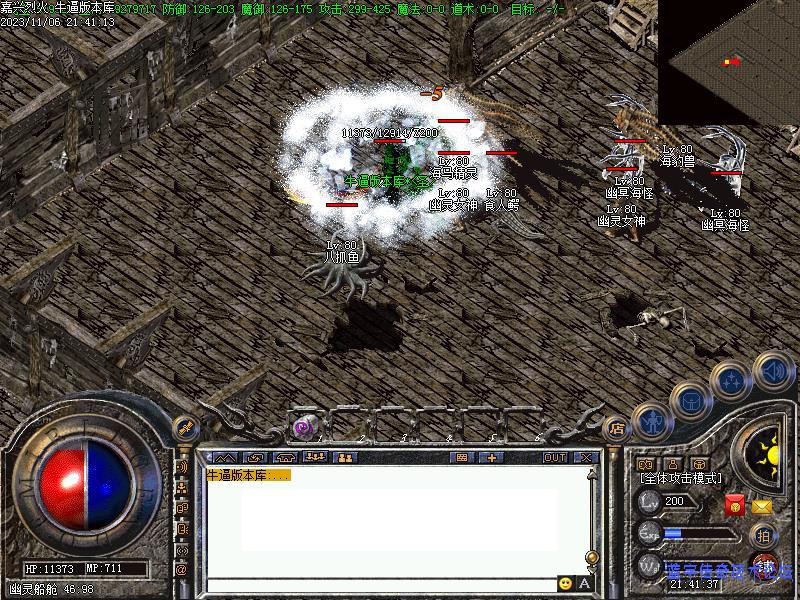Image resolution: width=800 pixels, height=600 pixels.
Task: Click the plus button above chat
Action: [x=491, y=457]
